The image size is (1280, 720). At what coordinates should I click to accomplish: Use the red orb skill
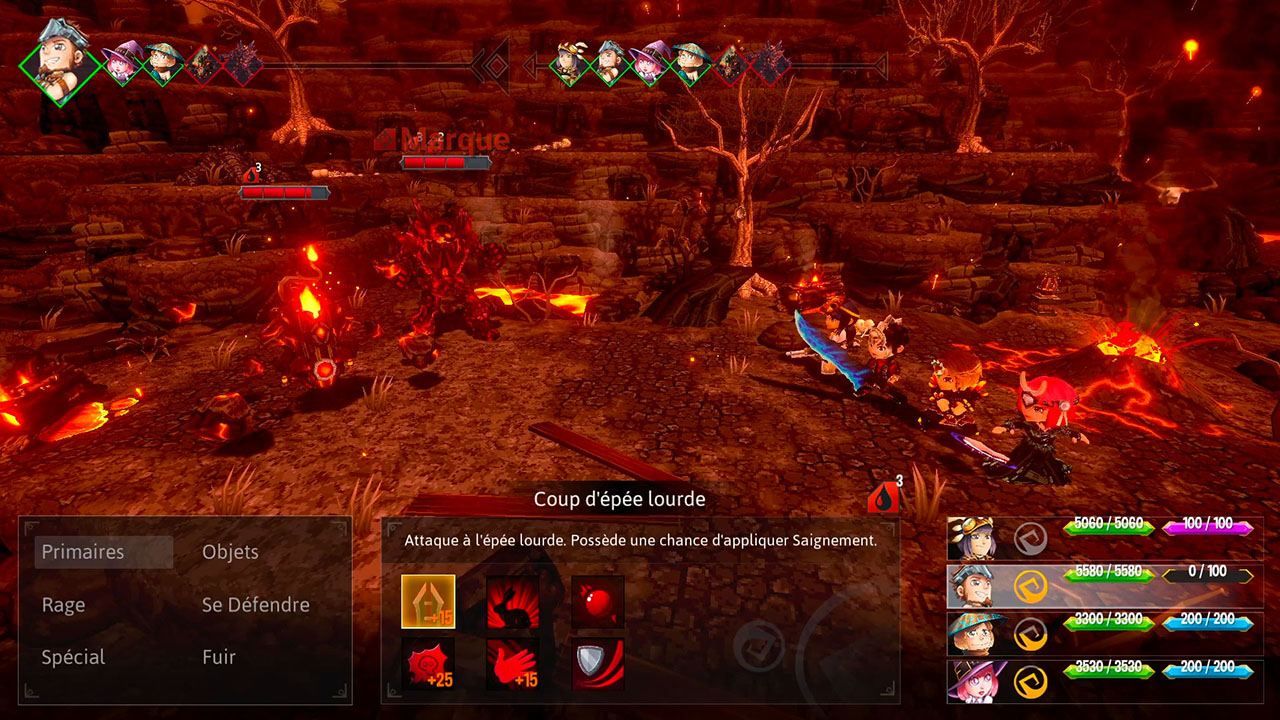pyautogui.click(x=598, y=601)
